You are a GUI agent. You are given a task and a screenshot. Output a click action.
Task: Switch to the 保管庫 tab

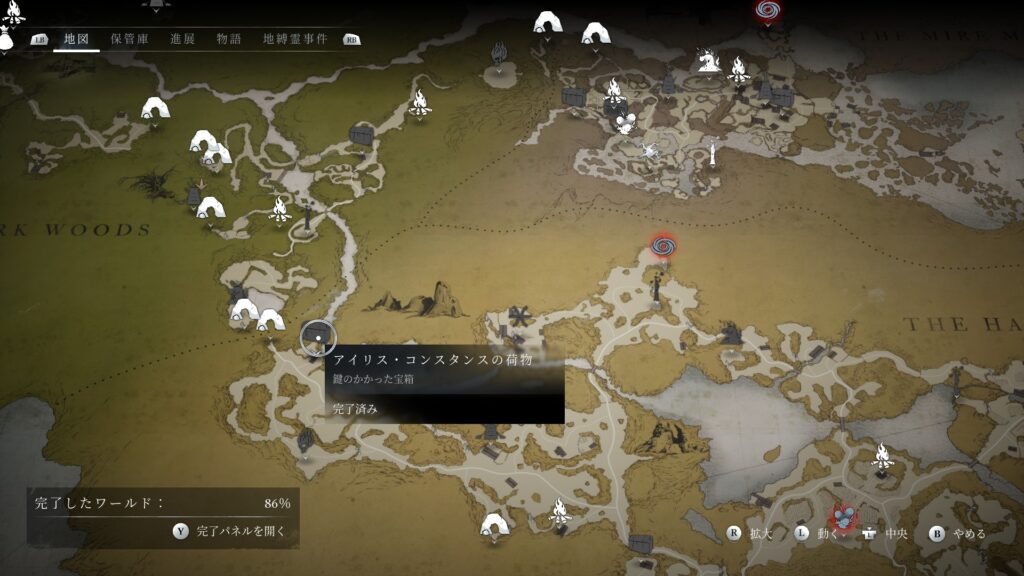[x=130, y=39]
